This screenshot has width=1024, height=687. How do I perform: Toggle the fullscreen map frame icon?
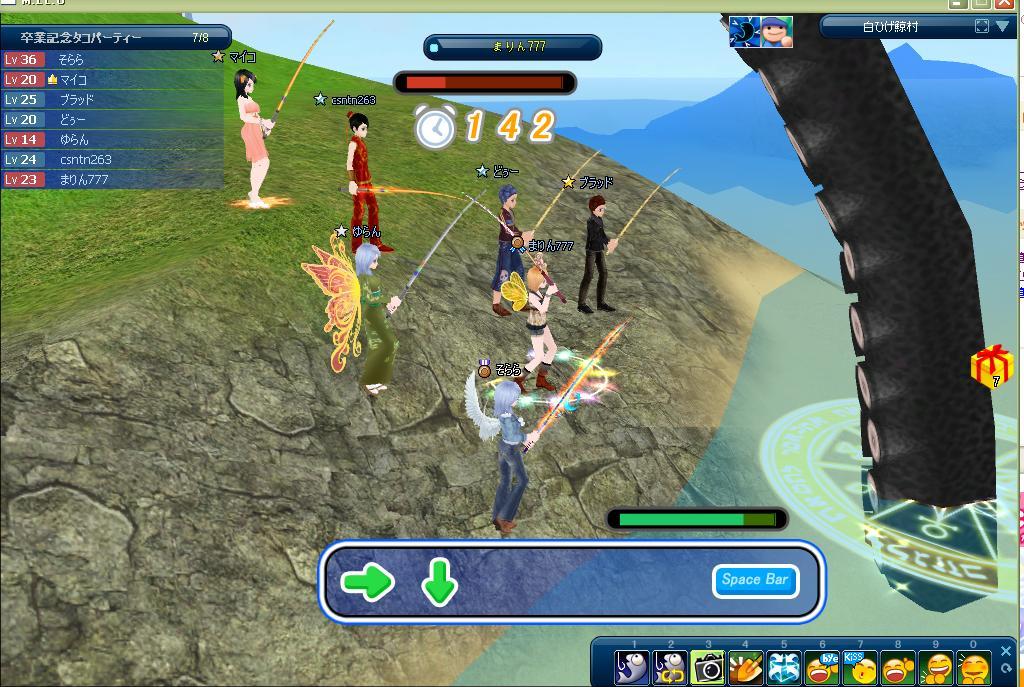coord(981,27)
